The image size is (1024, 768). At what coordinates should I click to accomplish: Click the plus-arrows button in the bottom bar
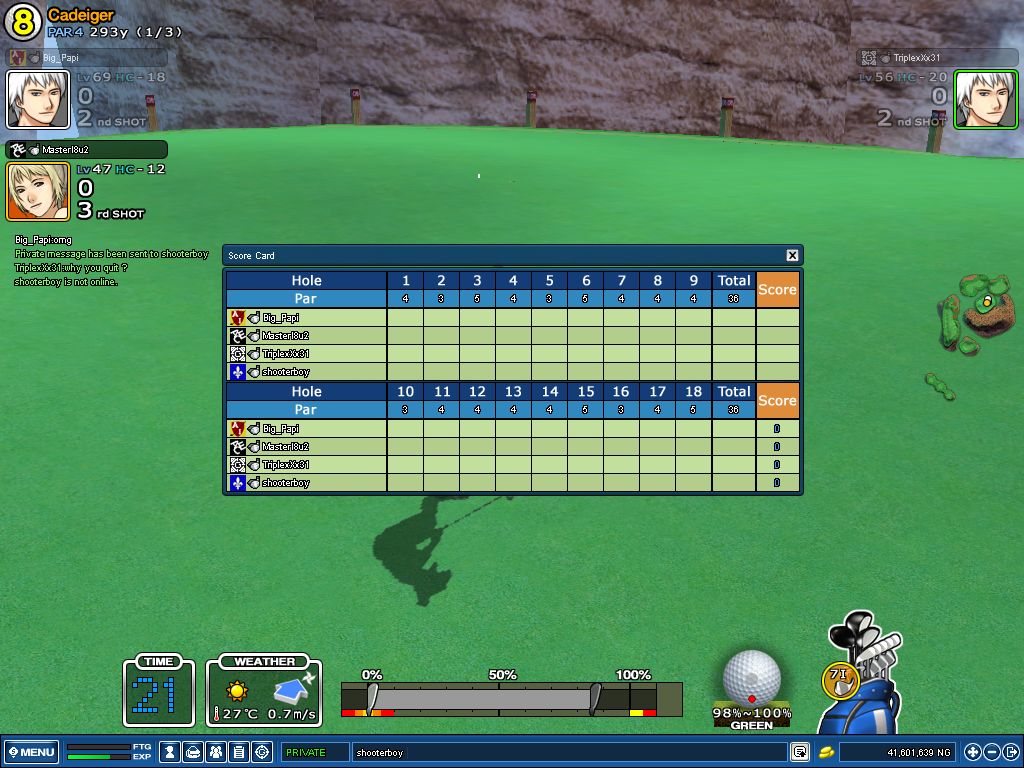click(x=973, y=752)
